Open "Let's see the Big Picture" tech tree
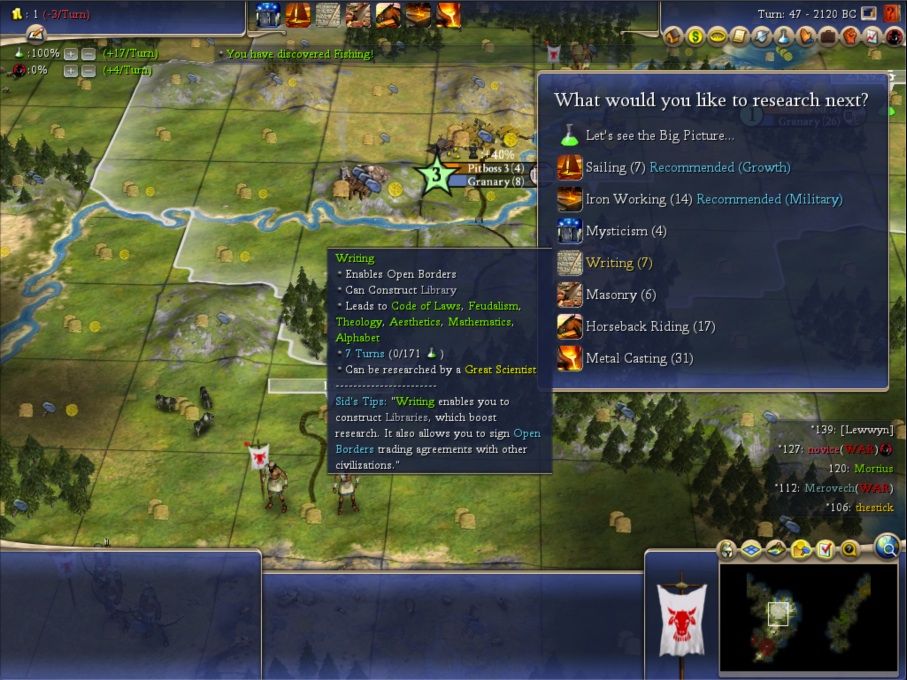Viewport: 907px width, 680px height. 659,135
